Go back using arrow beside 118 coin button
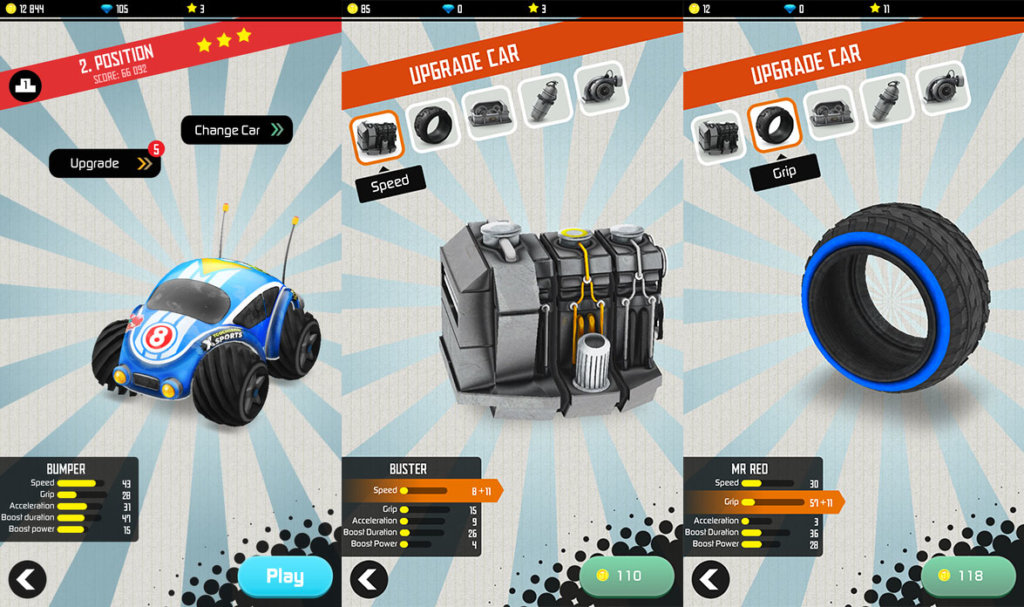The height and width of the screenshot is (607, 1024). coord(710,579)
